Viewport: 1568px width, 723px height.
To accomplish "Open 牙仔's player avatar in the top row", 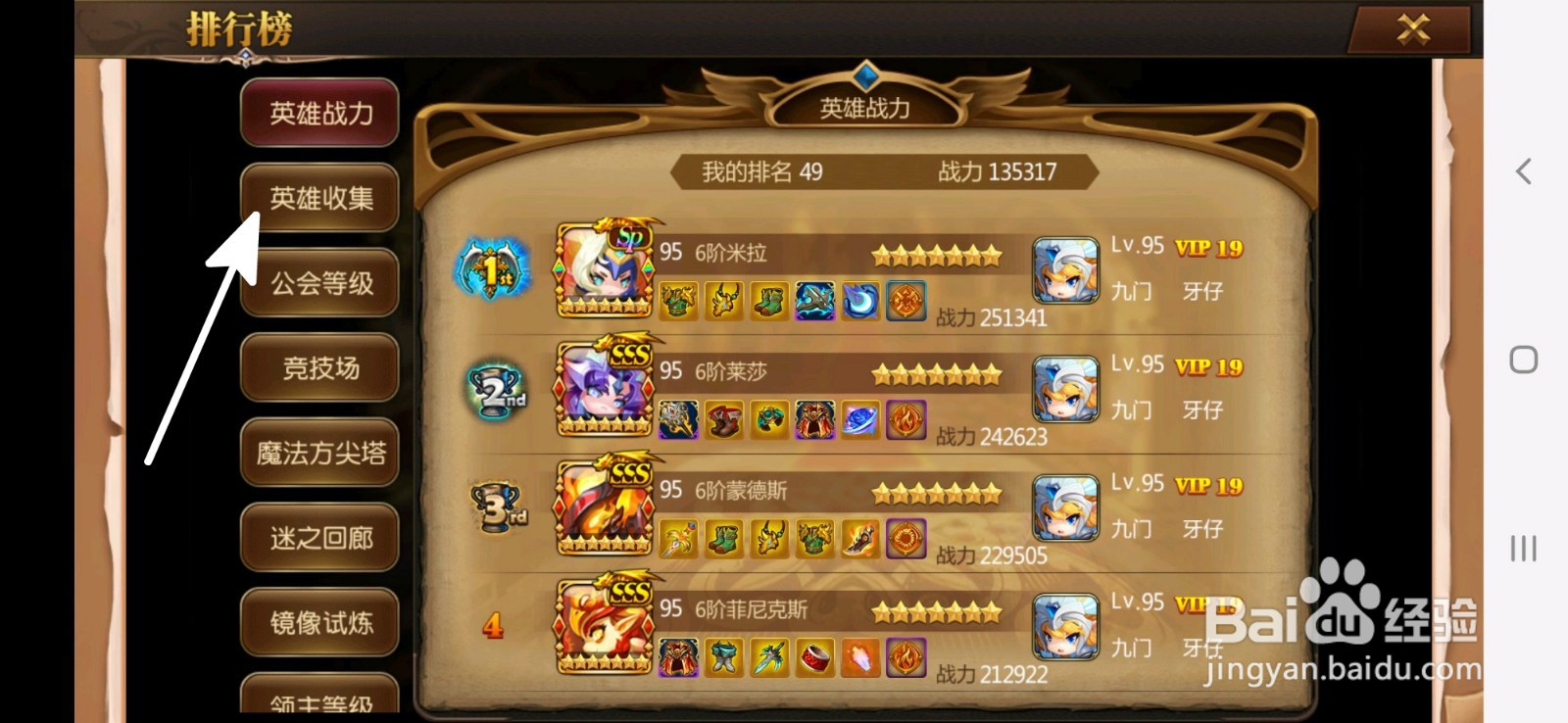I will 1065,269.
